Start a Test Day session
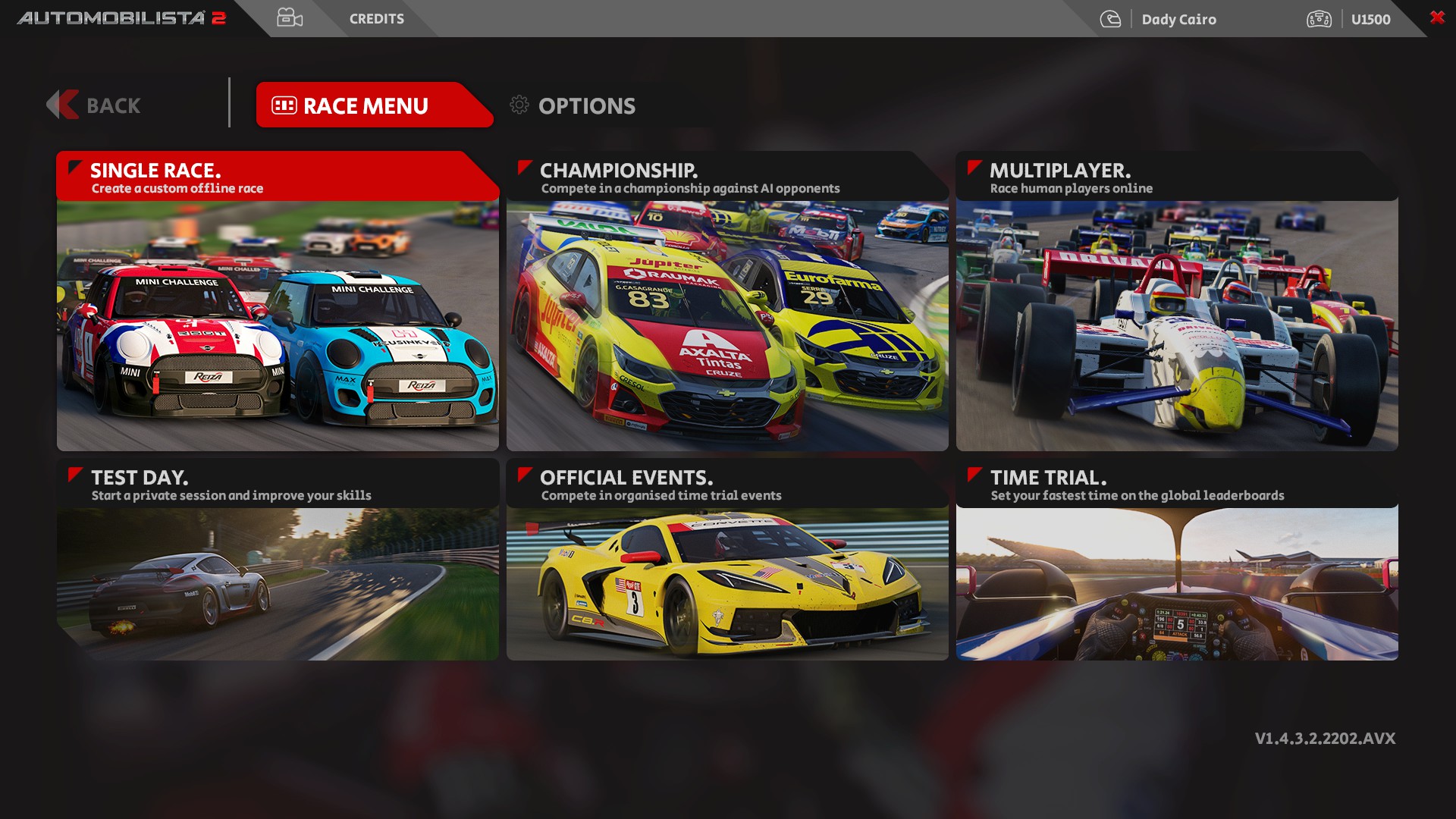Screen dimensions: 1456x819 (278, 561)
